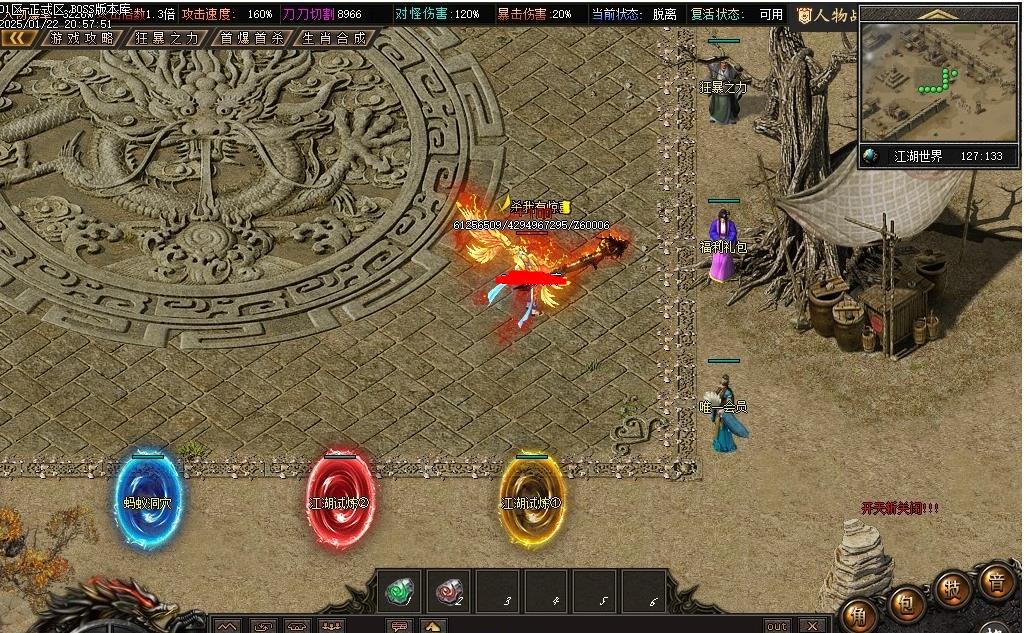Toggle the 音 sound round button
This screenshot has height=633, width=1029.
(995, 580)
